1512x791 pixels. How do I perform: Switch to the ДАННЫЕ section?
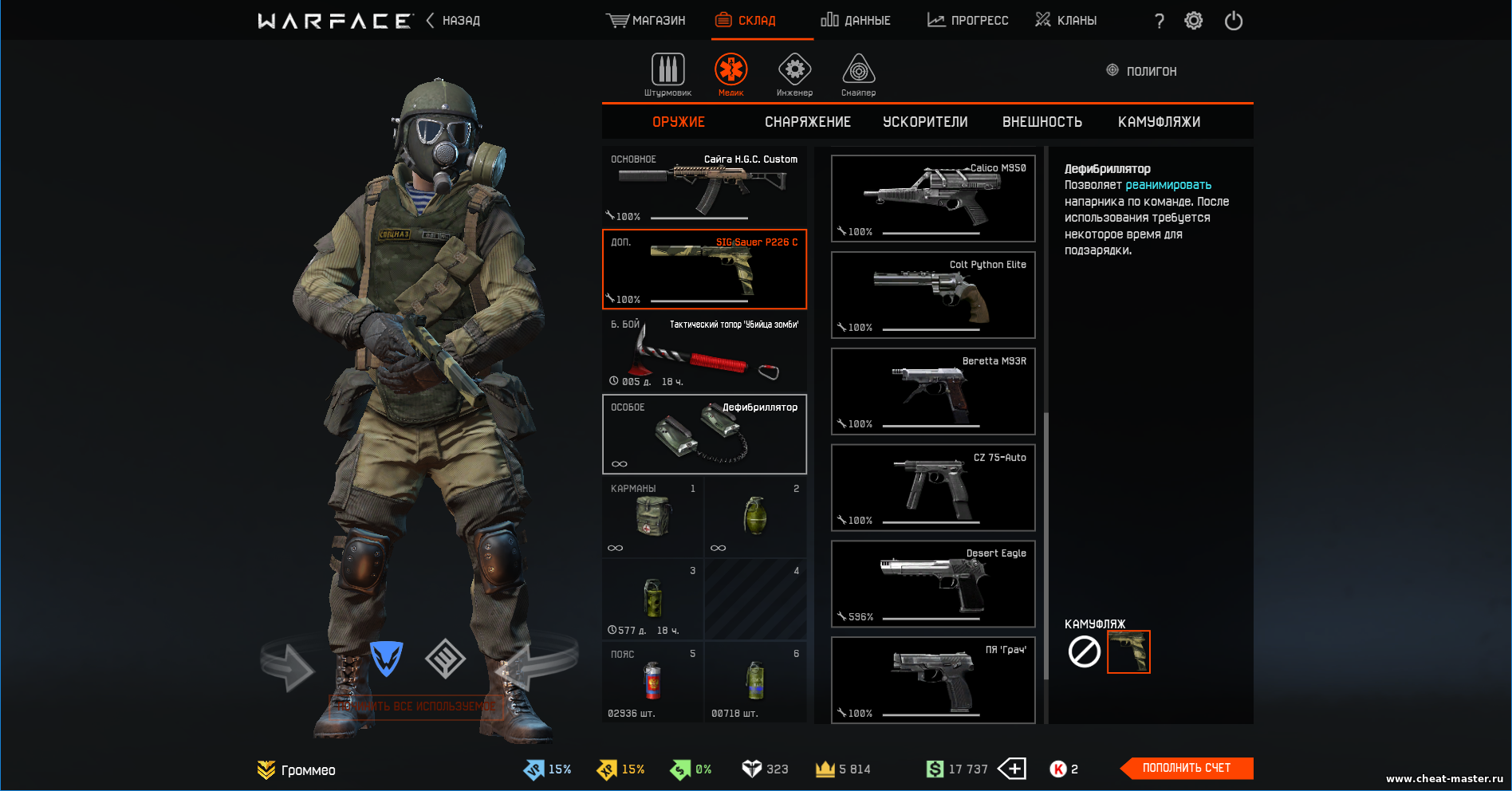(856, 21)
